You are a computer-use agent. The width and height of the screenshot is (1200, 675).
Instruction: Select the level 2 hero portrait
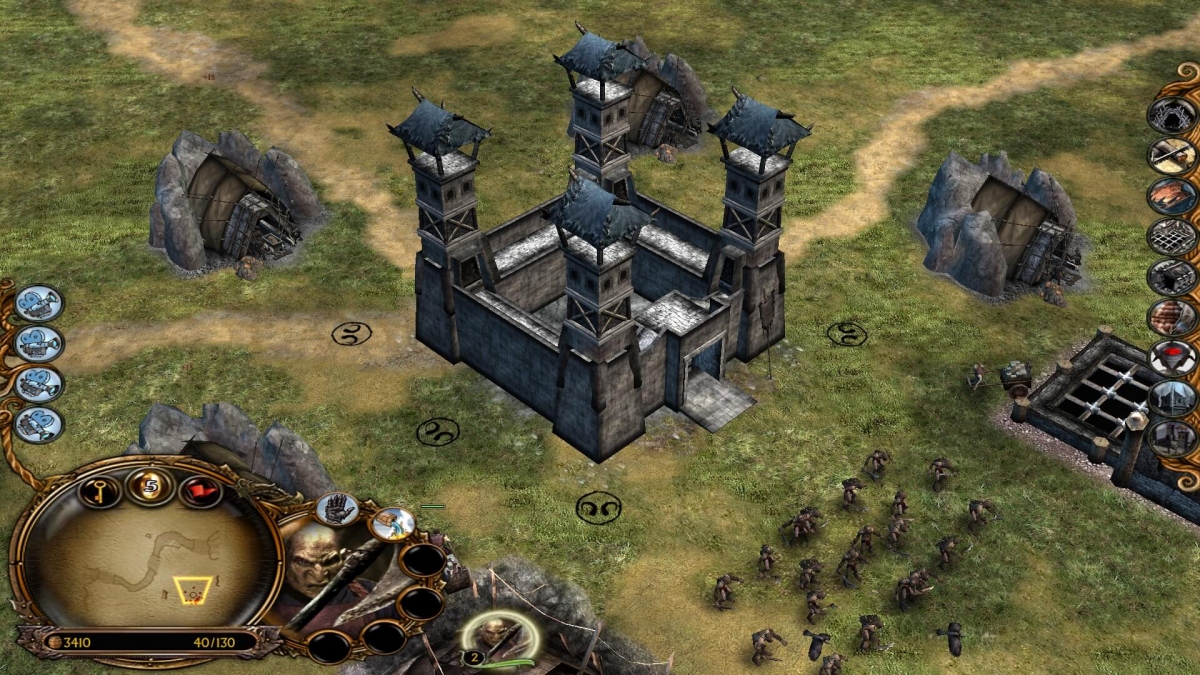(497, 635)
